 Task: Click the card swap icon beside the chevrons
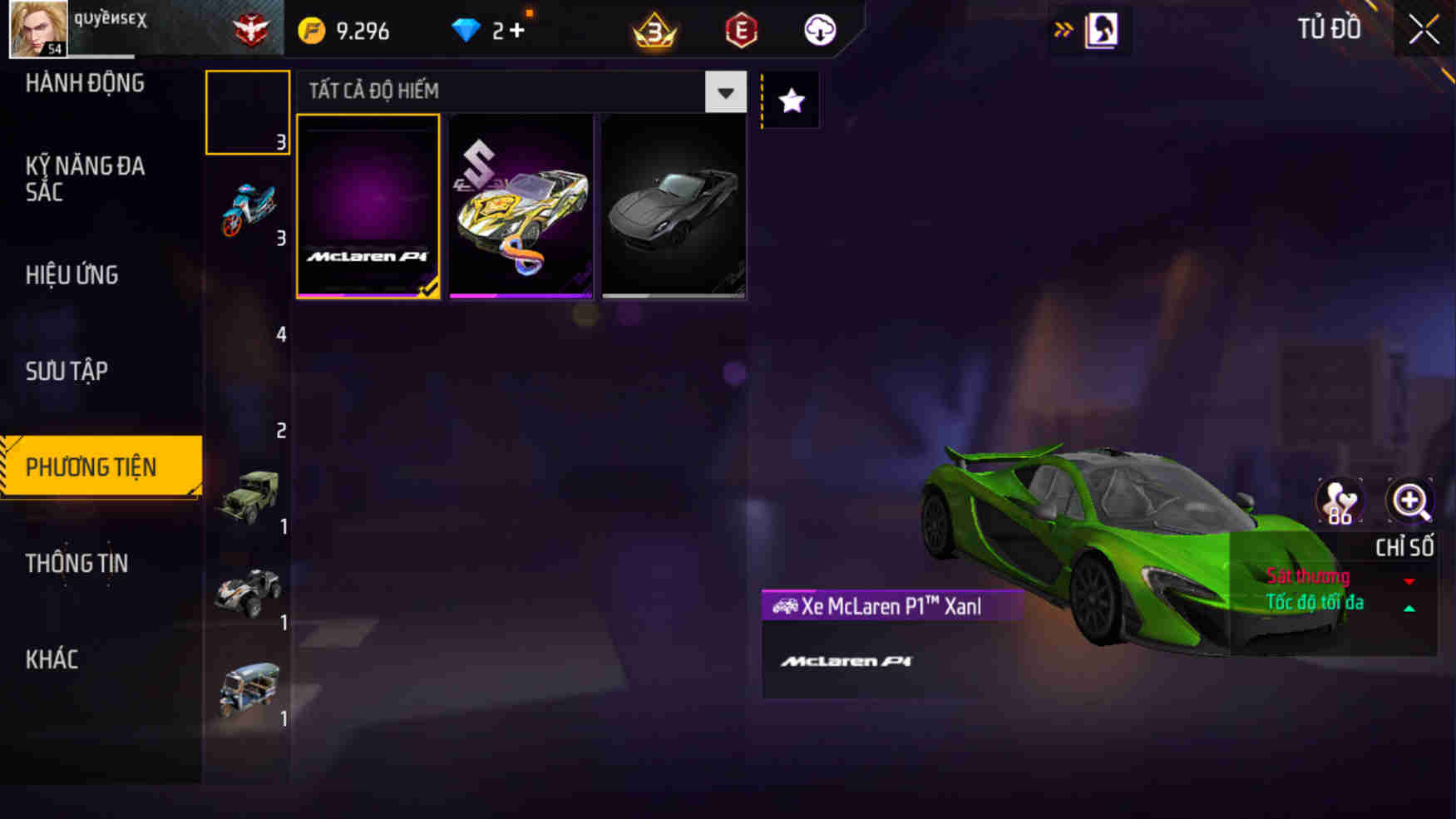pos(1099,28)
